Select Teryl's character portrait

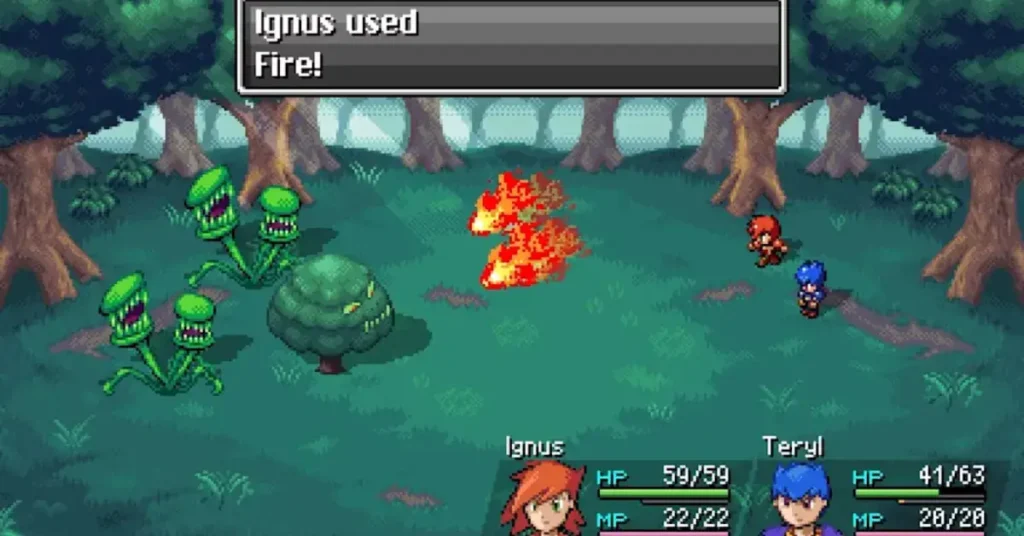801,502
